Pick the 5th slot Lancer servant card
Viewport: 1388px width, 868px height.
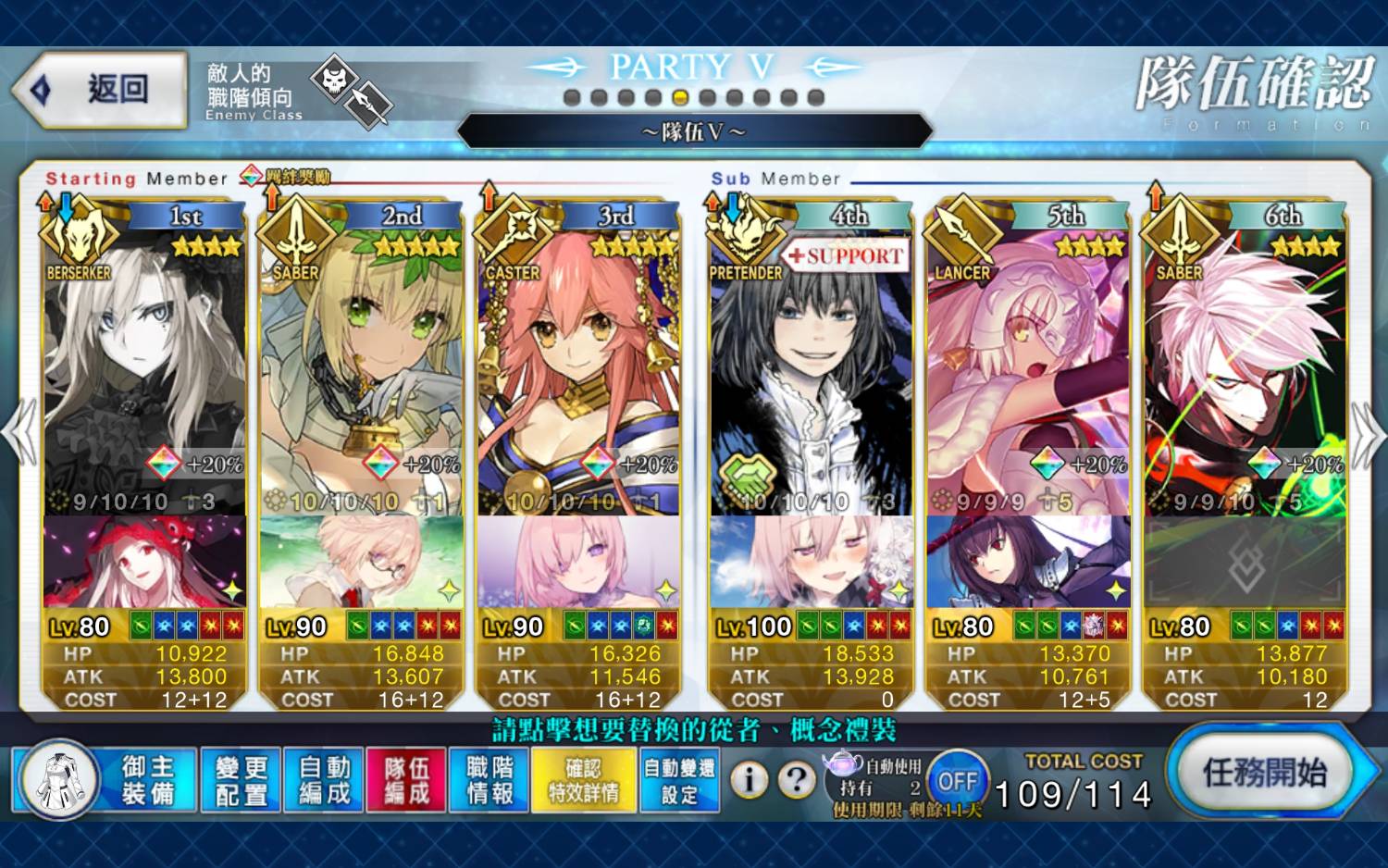pos(1028,370)
